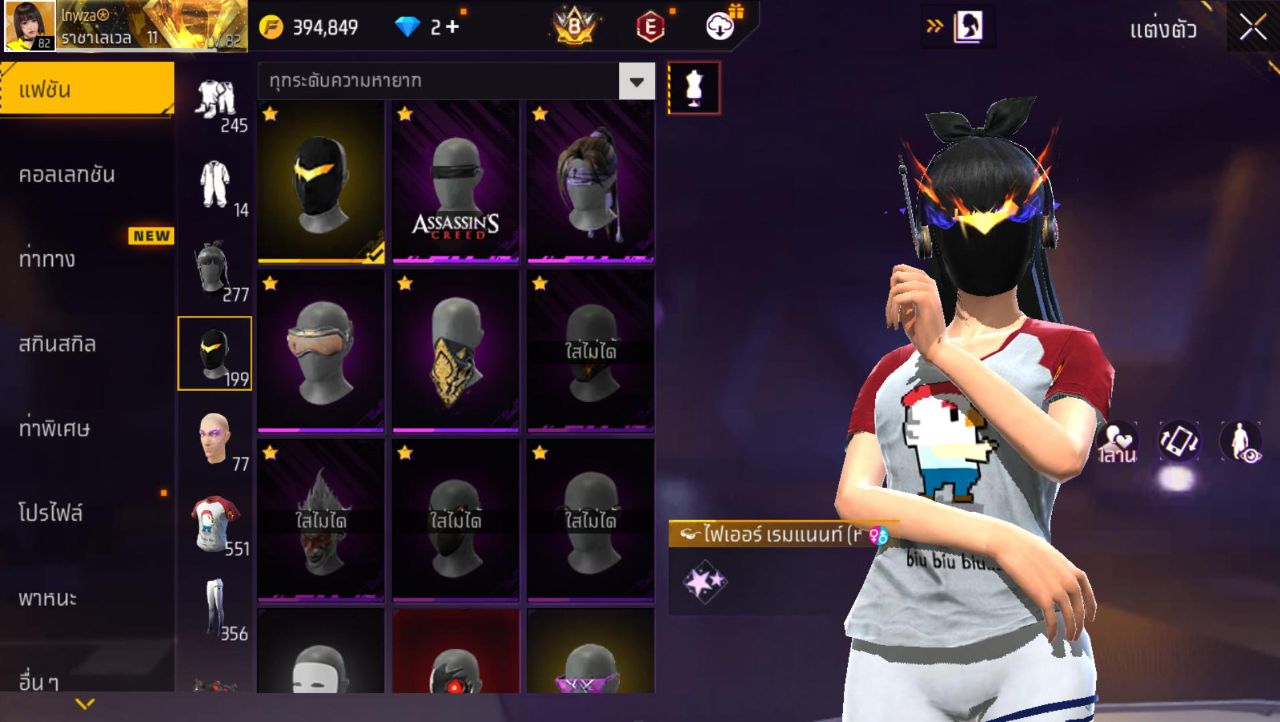Select the สกินสกิล tab

[x=58, y=344]
